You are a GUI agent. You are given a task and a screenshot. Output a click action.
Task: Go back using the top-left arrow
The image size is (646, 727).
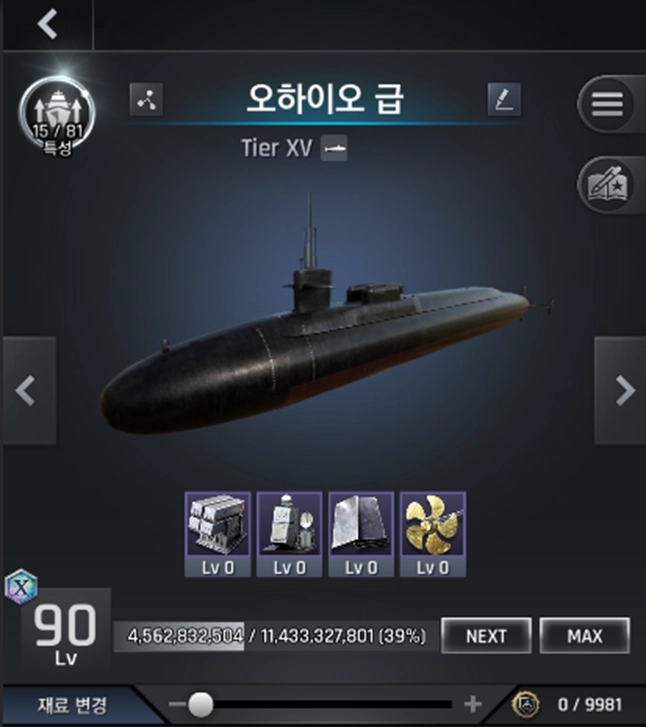pyautogui.click(x=46, y=24)
